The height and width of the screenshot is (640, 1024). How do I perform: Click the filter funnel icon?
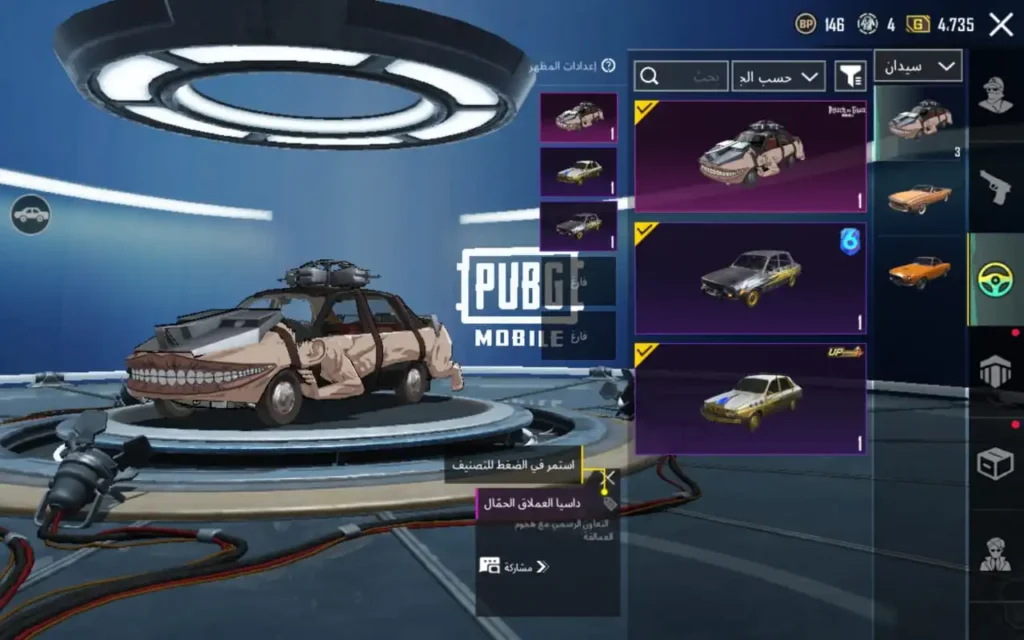click(850, 75)
